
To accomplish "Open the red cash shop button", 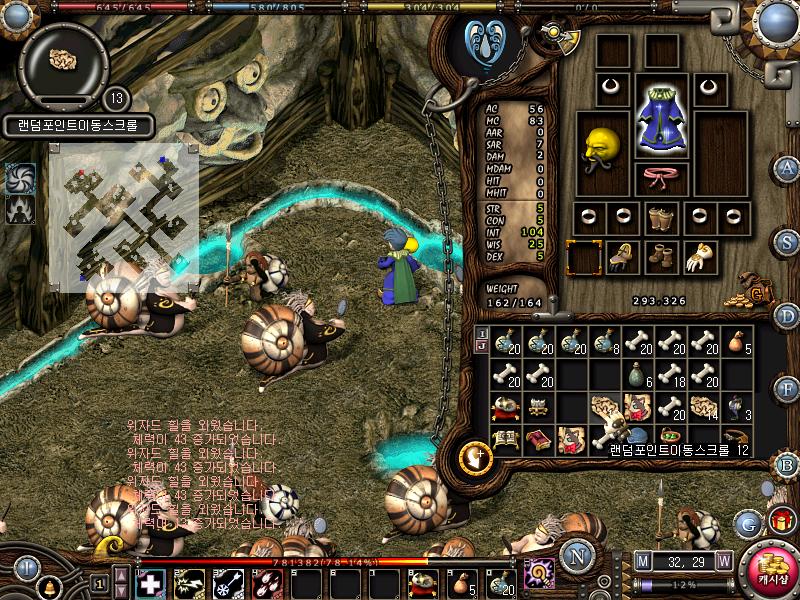I will 768,570.
